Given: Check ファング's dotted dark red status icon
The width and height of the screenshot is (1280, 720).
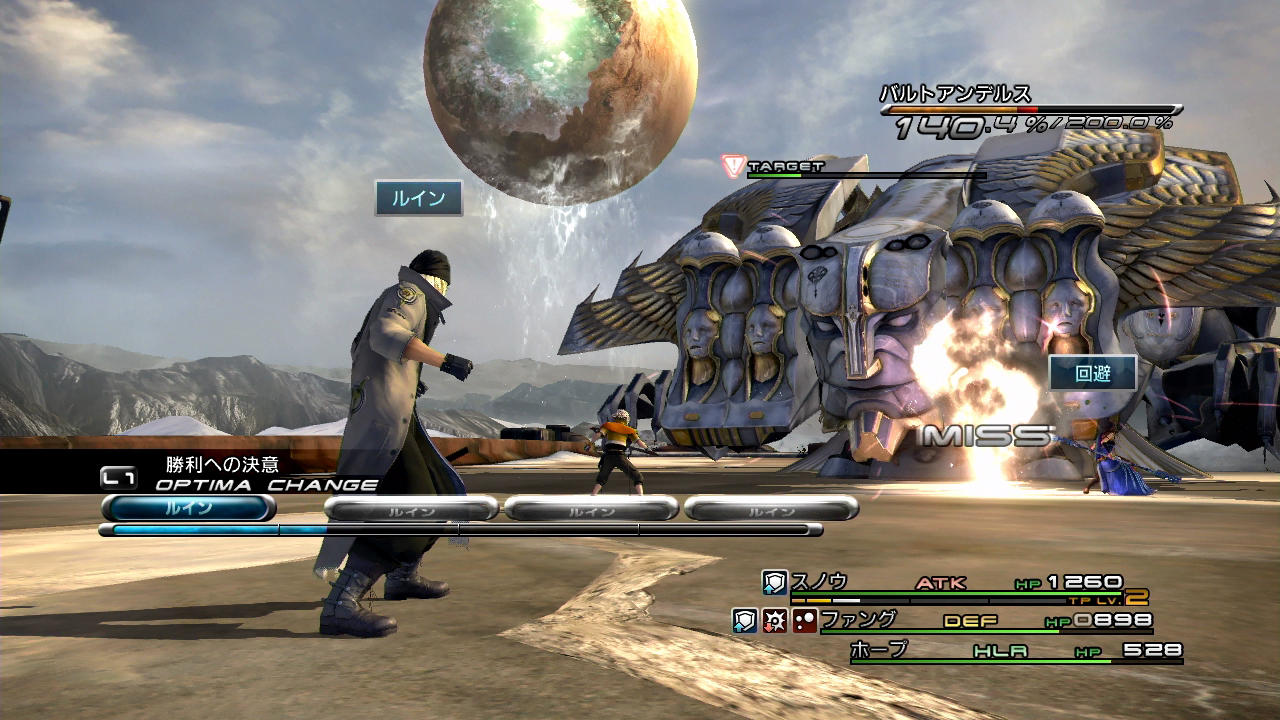Looking at the screenshot, I should pyautogui.click(x=805, y=620).
